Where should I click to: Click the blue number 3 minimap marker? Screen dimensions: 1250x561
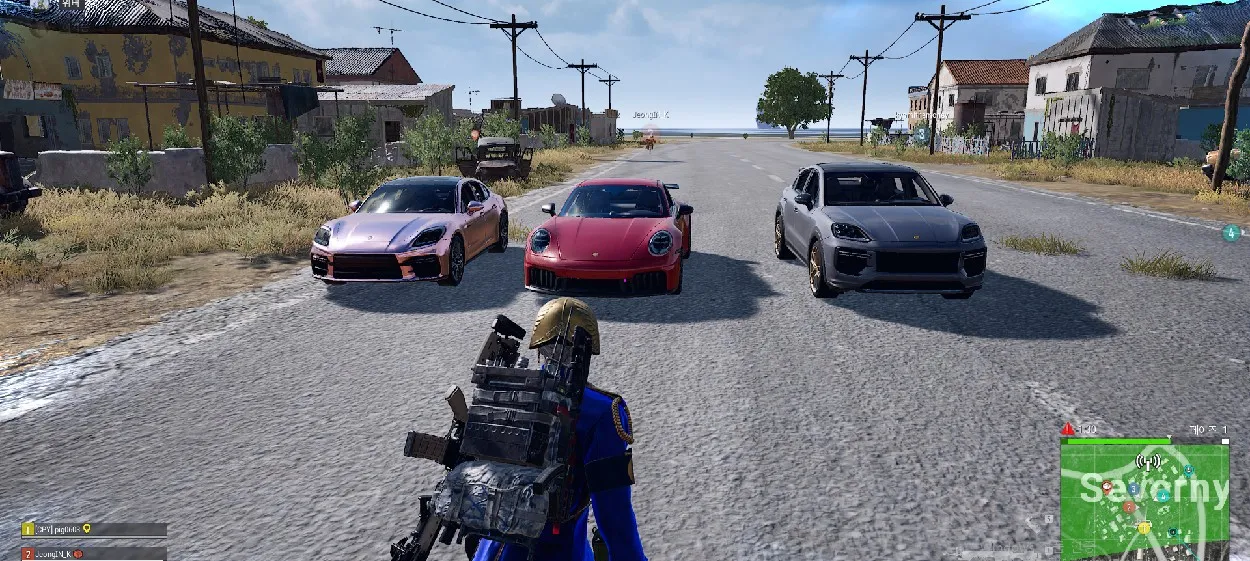[x=1133, y=489]
